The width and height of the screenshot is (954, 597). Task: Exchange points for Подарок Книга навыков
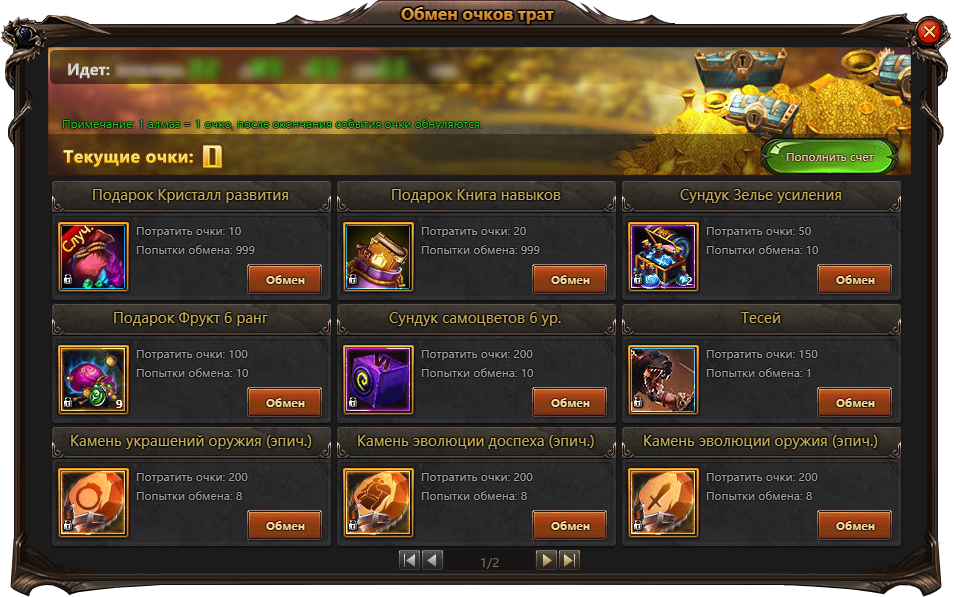570,280
